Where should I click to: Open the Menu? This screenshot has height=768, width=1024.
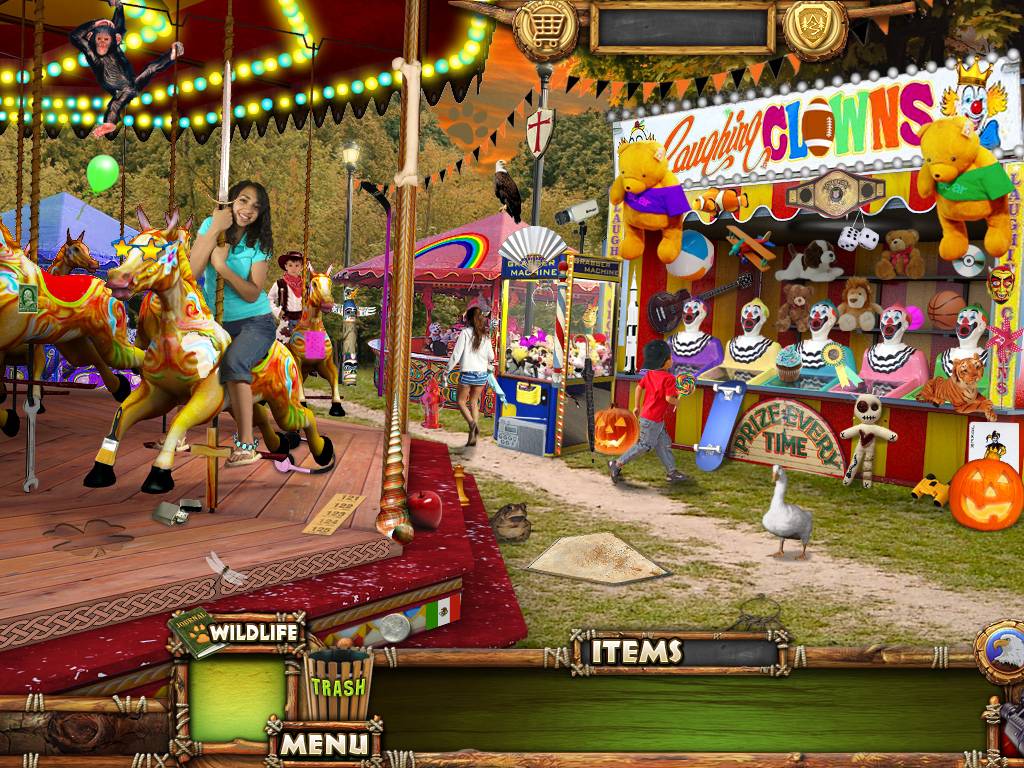[323, 743]
